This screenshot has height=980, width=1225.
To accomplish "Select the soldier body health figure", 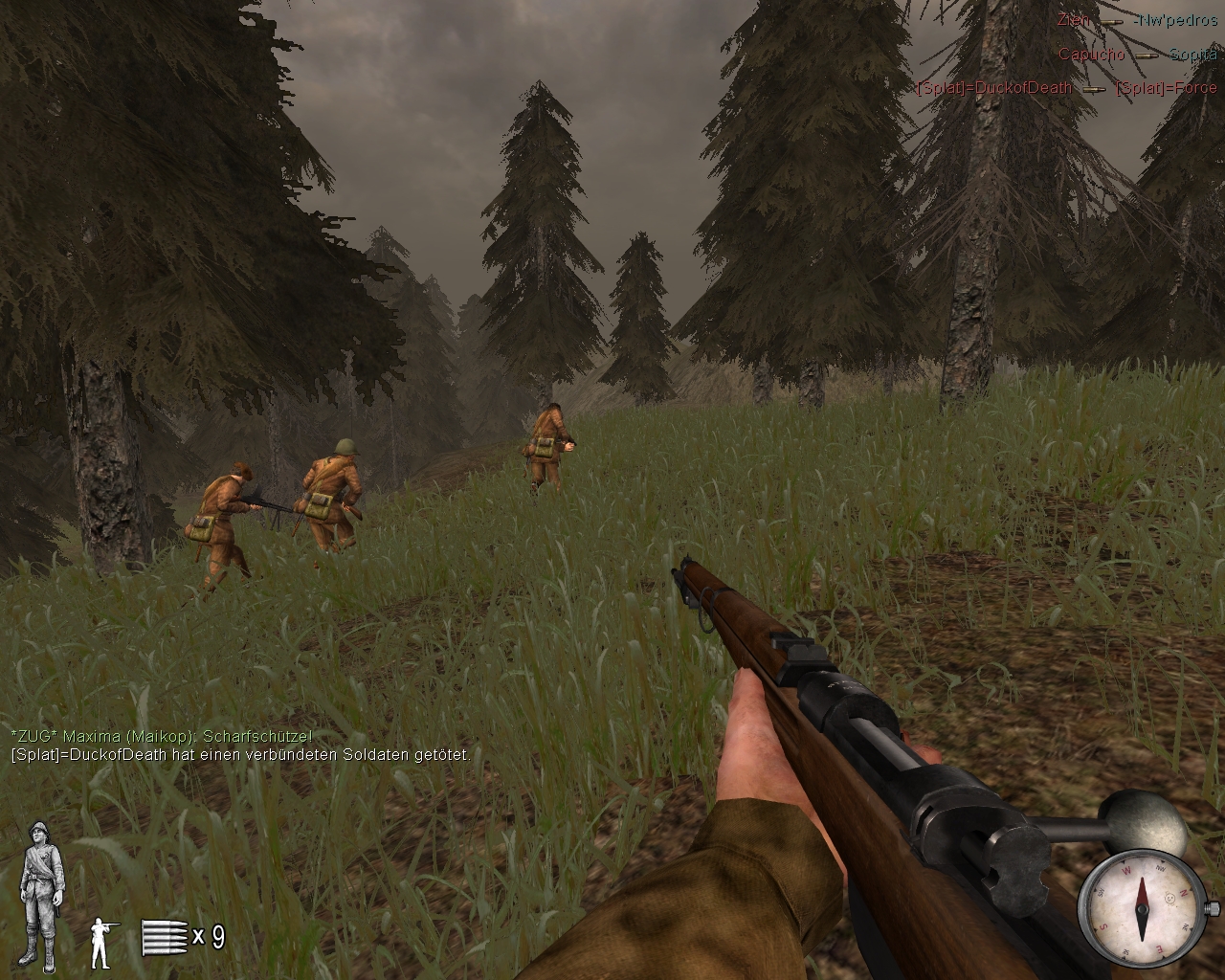I will [42, 896].
